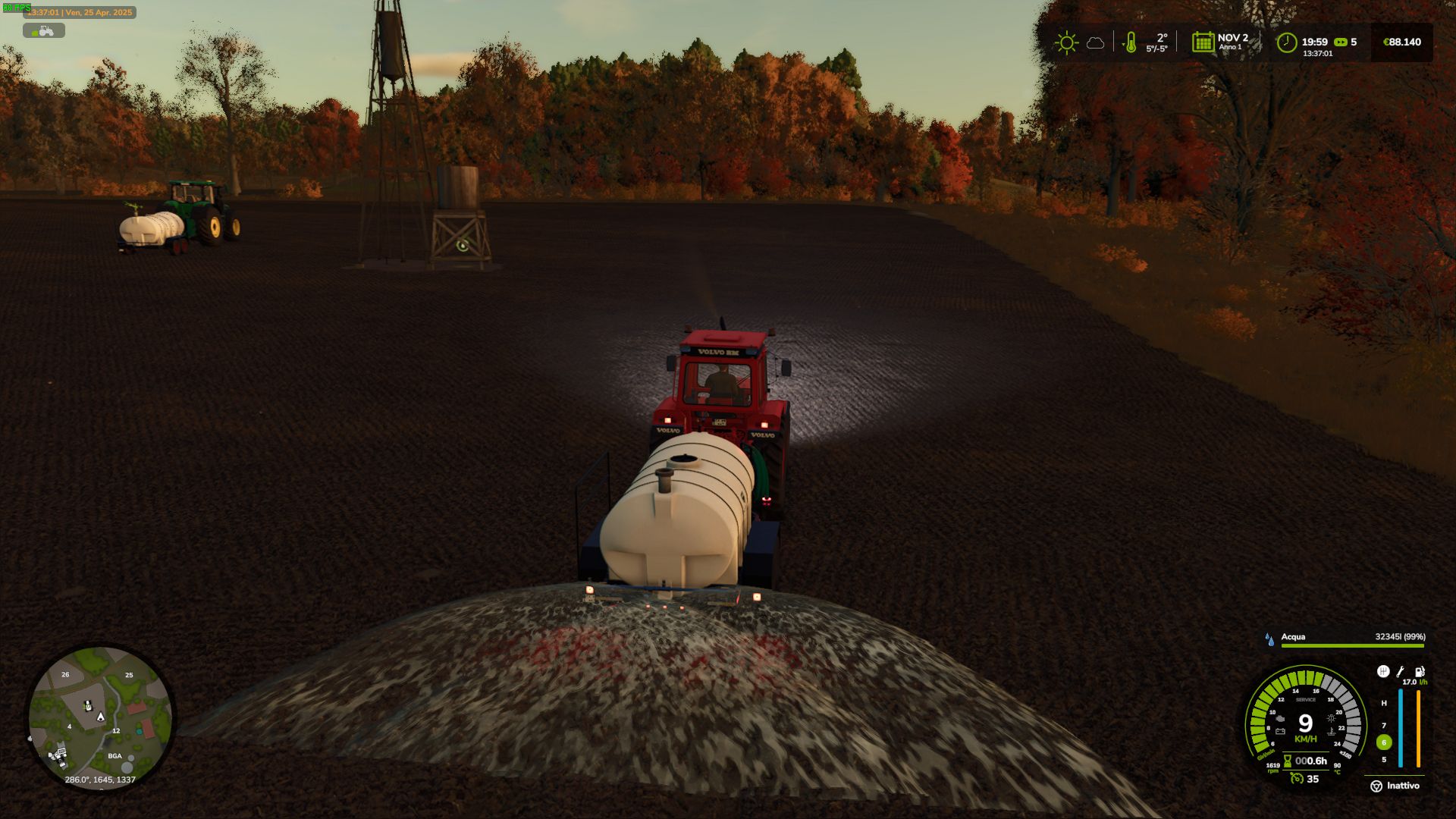Toggle the fast-forward time scale icon
This screenshot has width=1456, height=819.
point(1341,42)
